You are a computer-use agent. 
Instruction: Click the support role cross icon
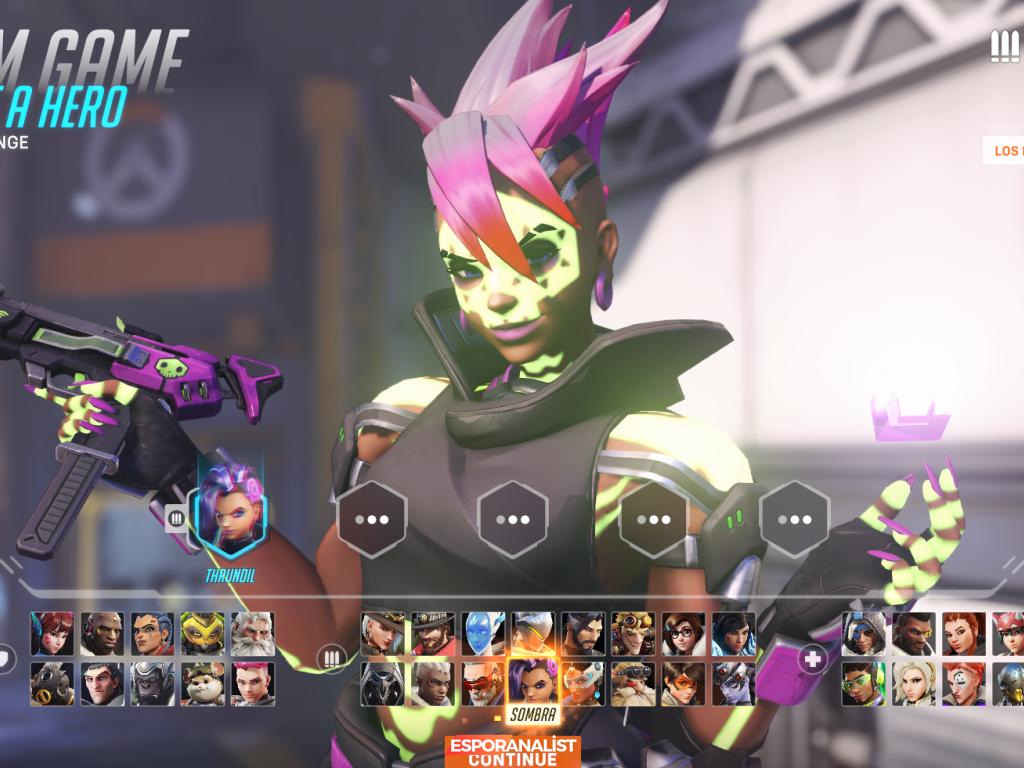(813, 659)
